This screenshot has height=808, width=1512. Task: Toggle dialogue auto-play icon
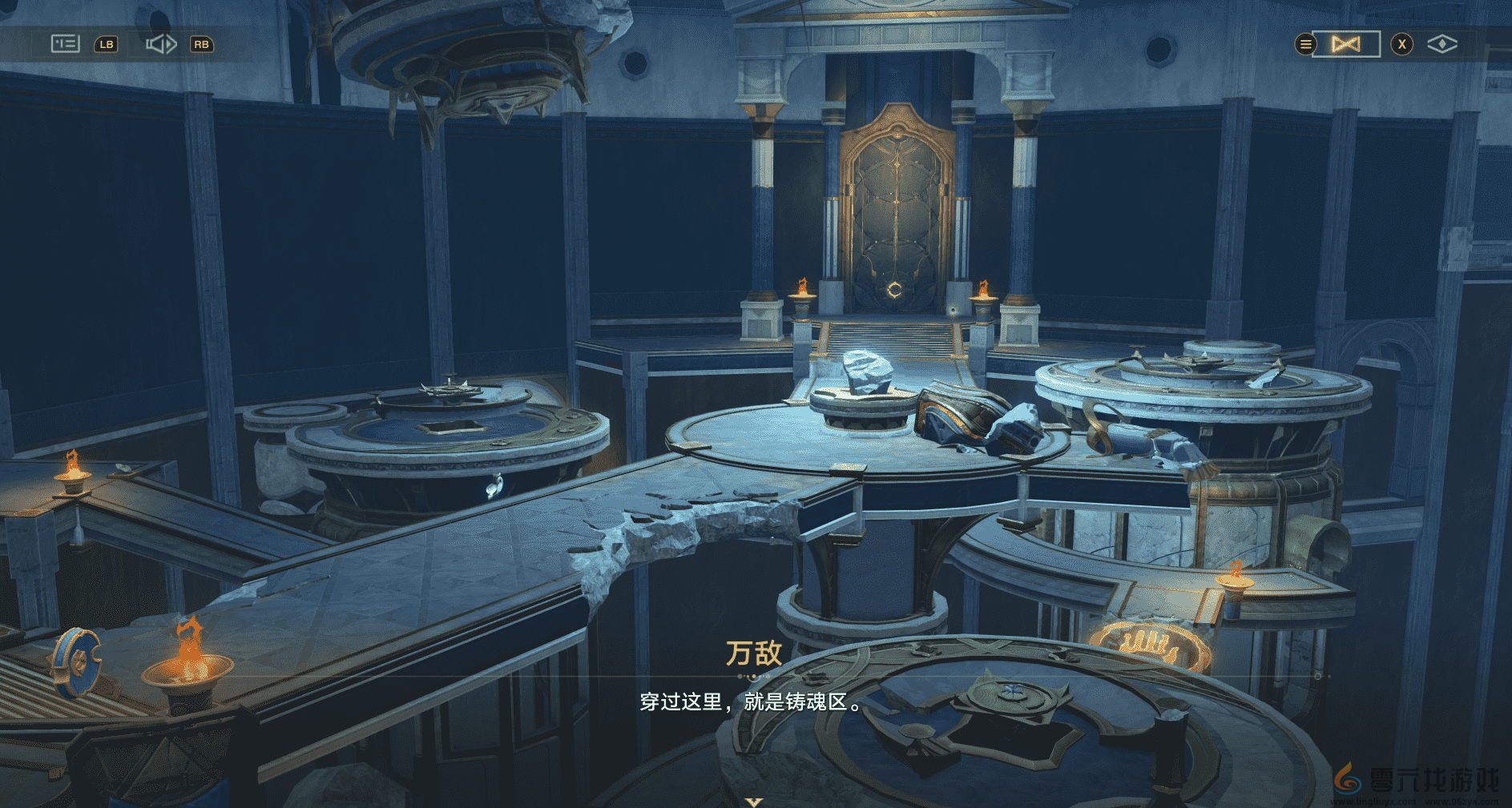point(161,44)
